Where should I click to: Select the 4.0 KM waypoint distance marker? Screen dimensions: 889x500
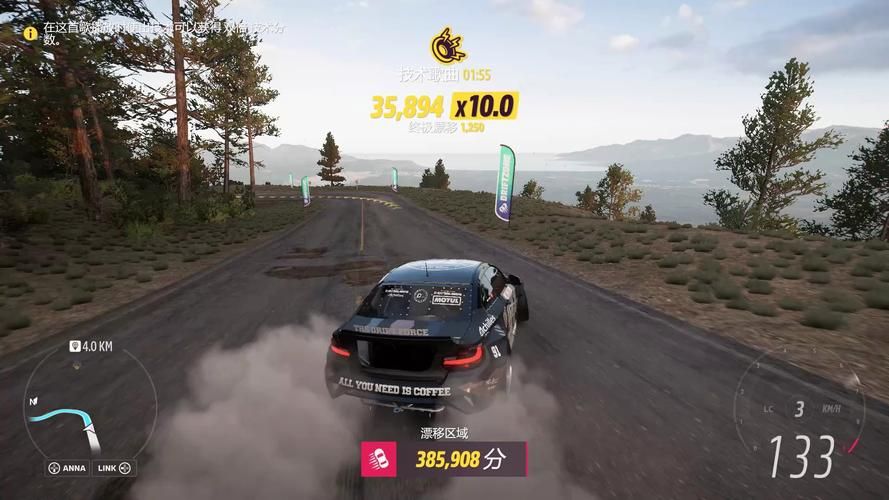coord(88,346)
